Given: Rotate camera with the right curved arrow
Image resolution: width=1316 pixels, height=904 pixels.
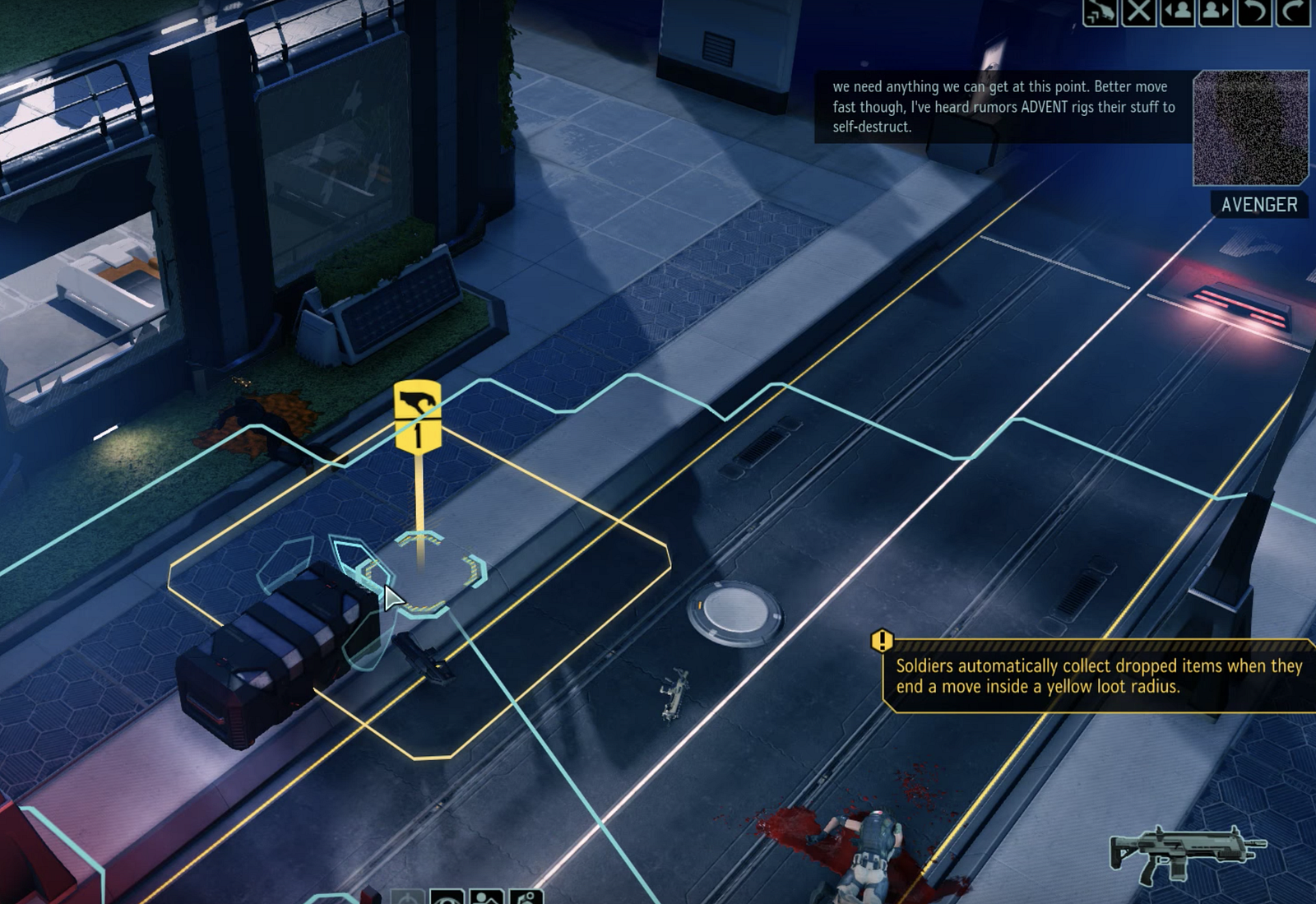Looking at the screenshot, I should [1293, 12].
